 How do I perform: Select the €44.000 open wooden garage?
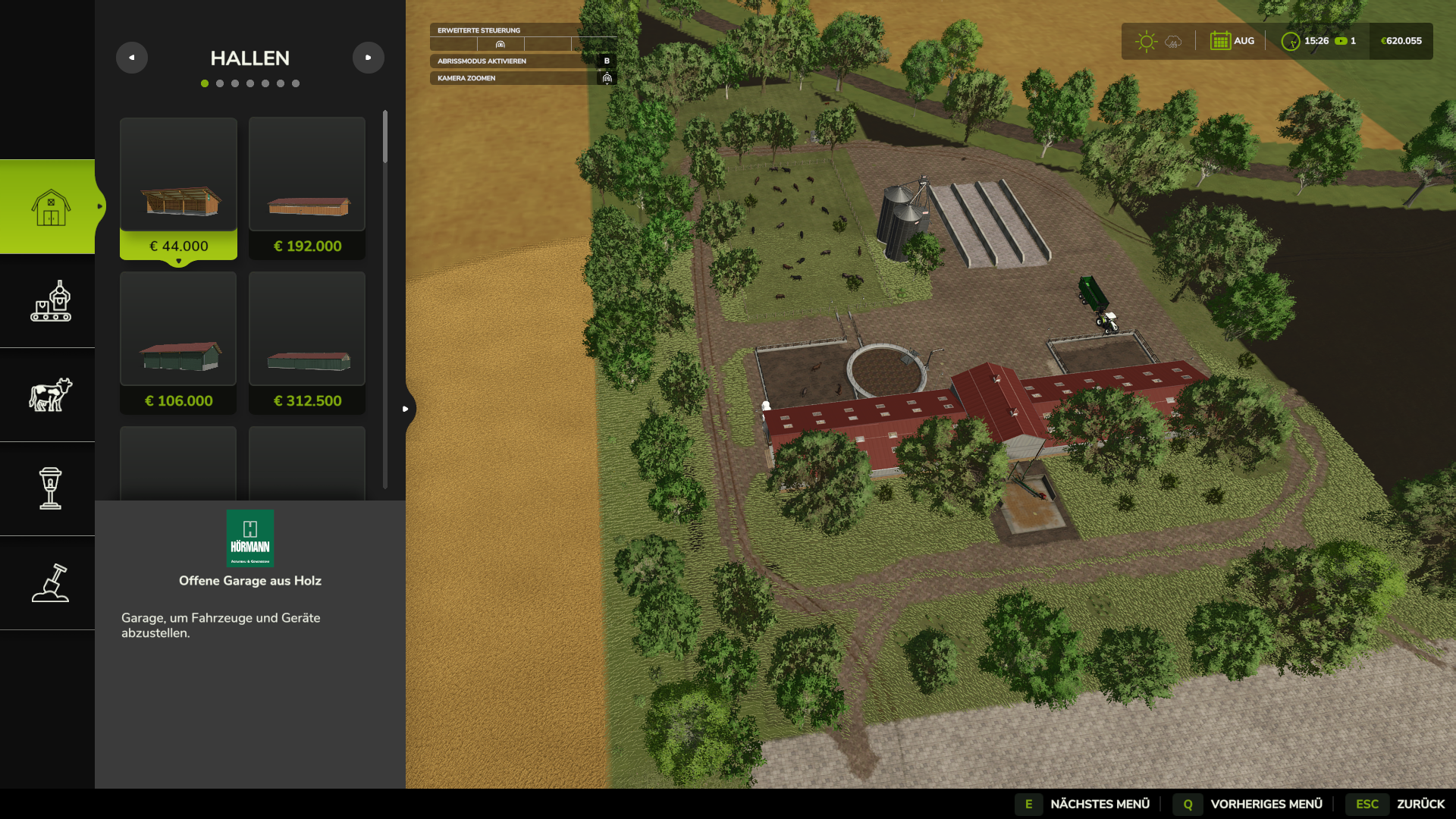pos(178,188)
